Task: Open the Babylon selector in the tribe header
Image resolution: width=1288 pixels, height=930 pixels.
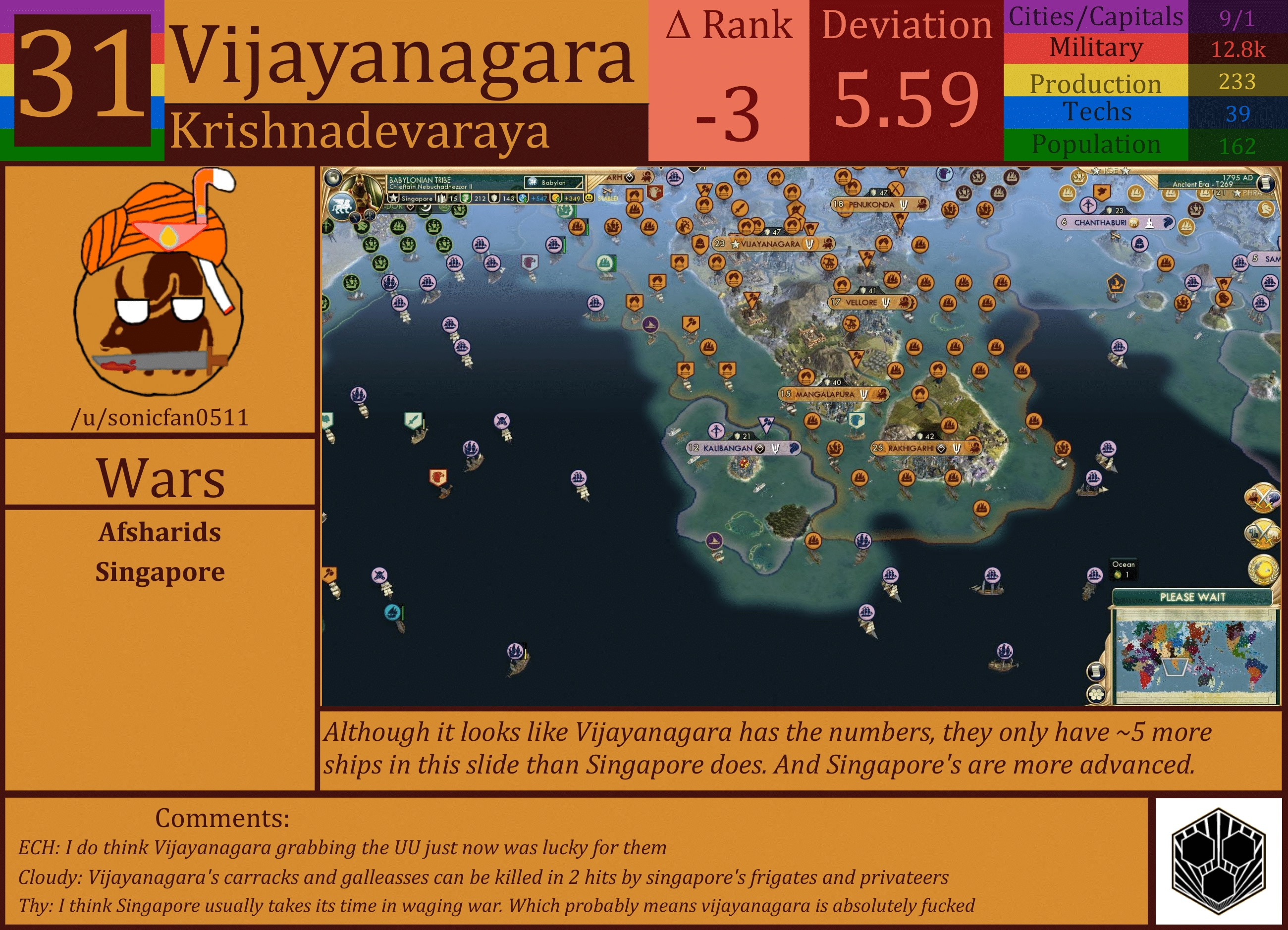Action: (x=553, y=183)
